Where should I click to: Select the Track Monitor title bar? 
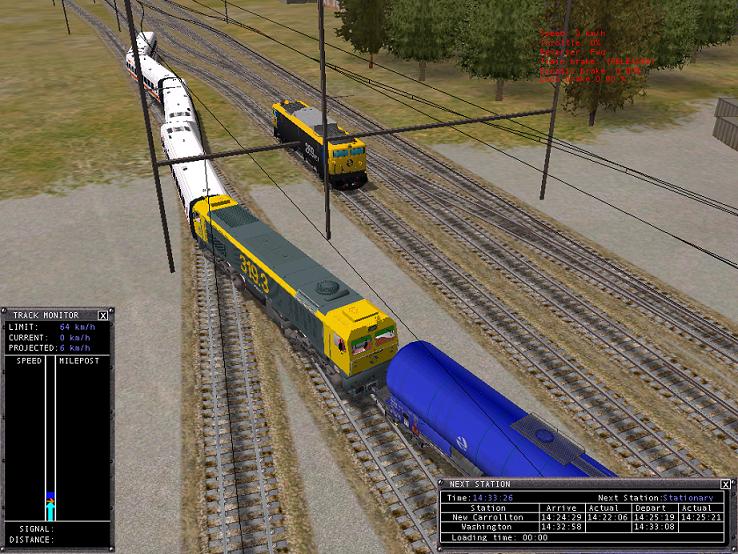(x=50, y=315)
